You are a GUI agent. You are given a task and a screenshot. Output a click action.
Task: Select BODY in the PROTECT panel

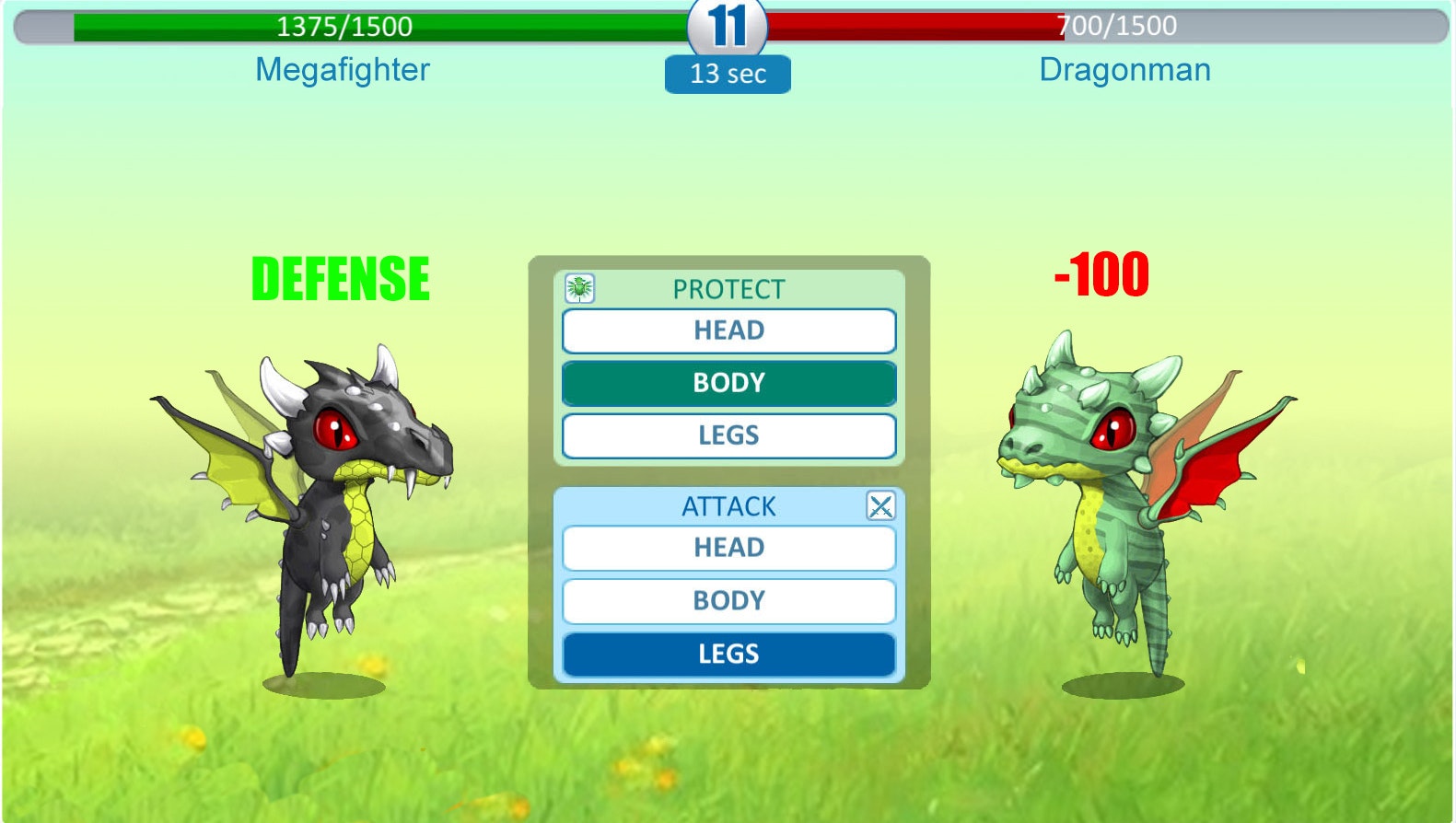coord(728,383)
